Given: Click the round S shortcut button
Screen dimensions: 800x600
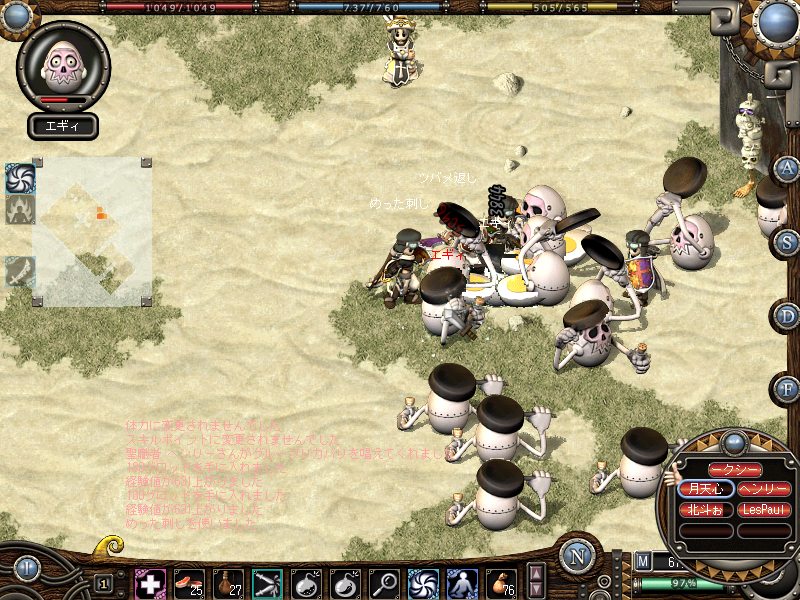Looking at the screenshot, I should point(788,242).
